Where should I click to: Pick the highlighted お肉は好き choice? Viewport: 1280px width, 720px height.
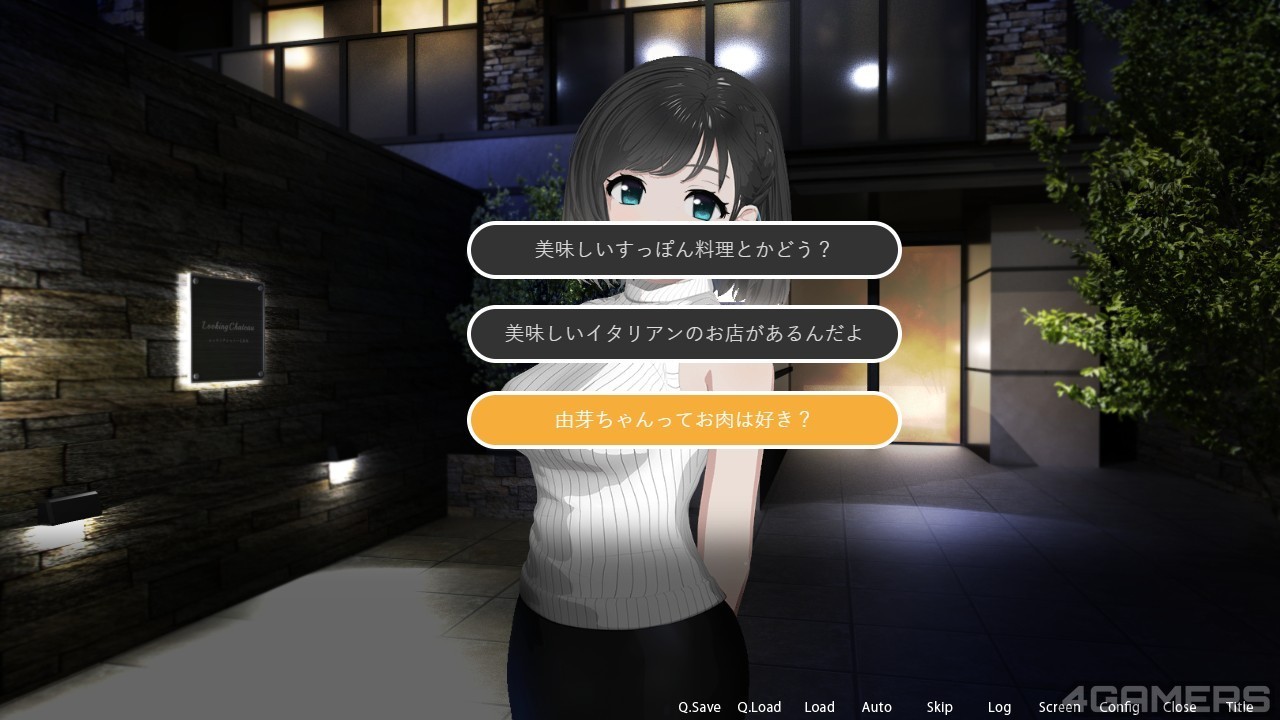[684, 420]
